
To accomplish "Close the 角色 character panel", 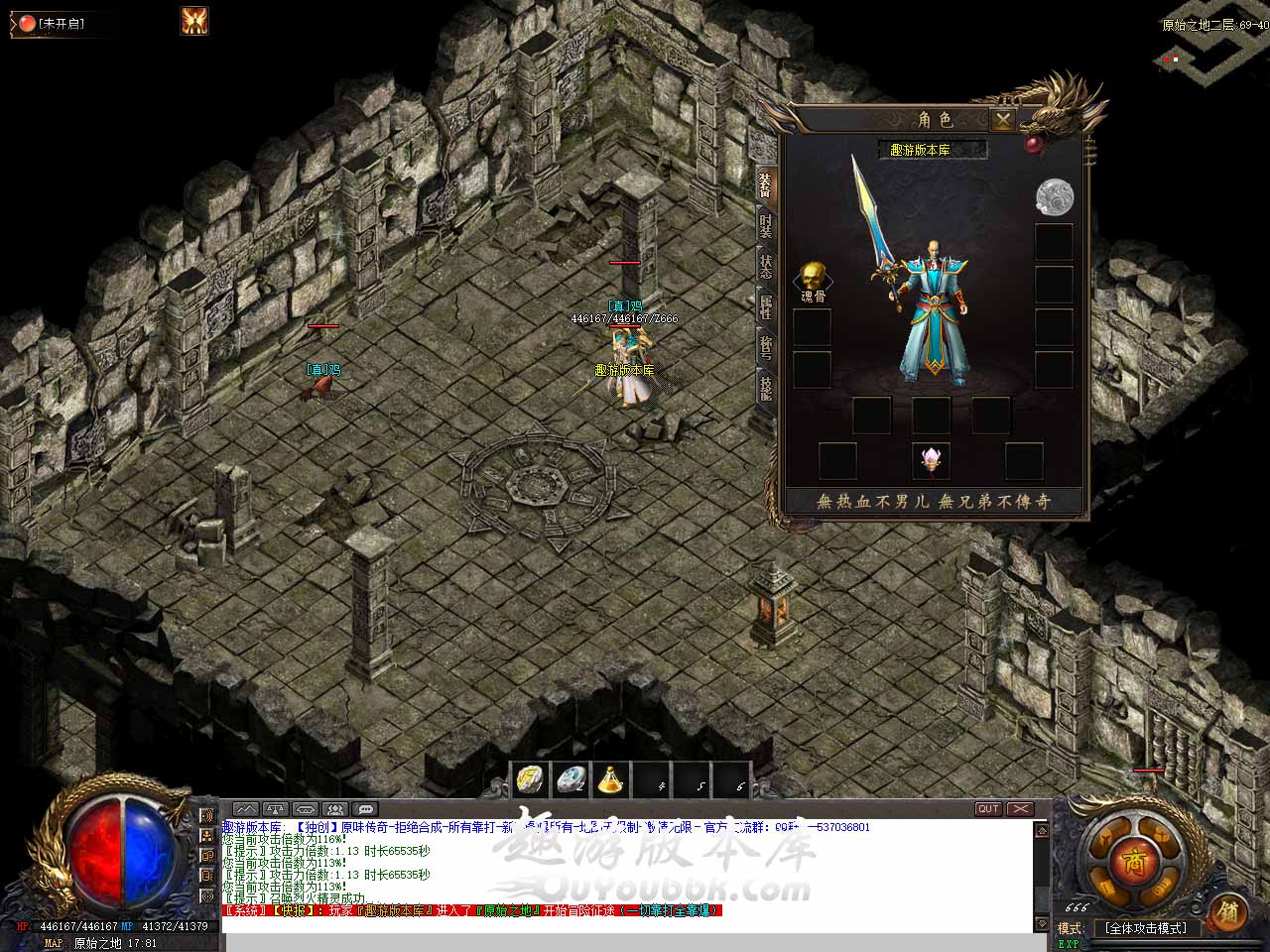I will pyautogui.click(x=1003, y=120).
